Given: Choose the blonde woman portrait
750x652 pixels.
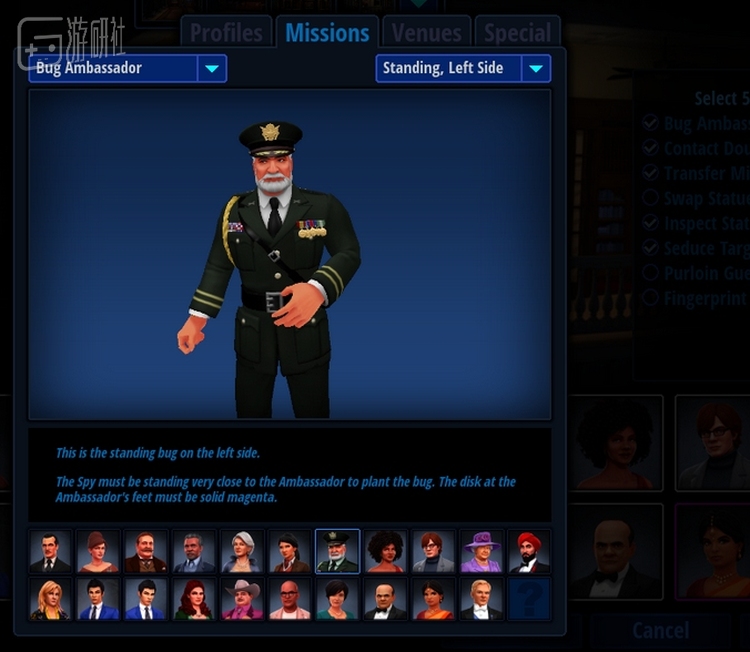Looking at the screenshot, I should point(50,599).
